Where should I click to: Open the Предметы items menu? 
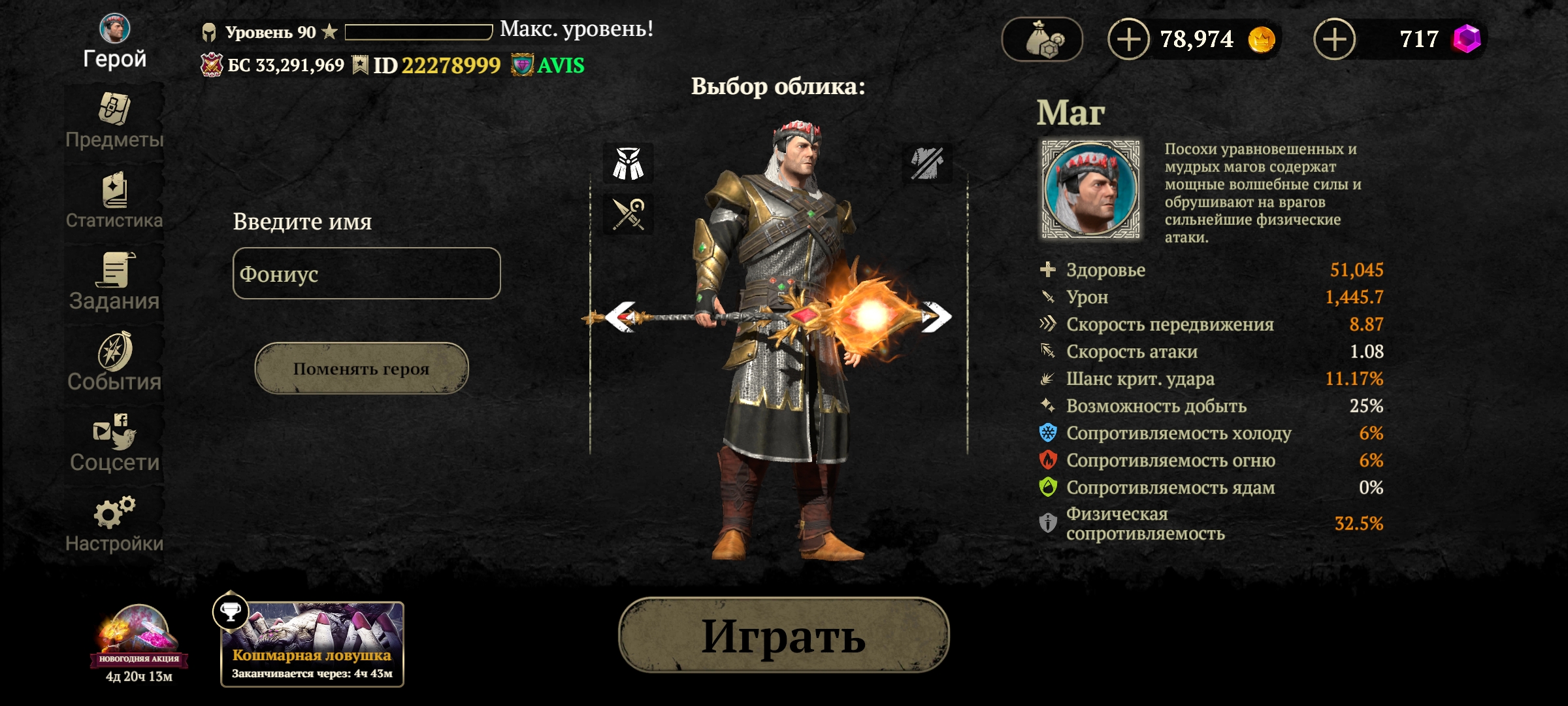(114, 122)
